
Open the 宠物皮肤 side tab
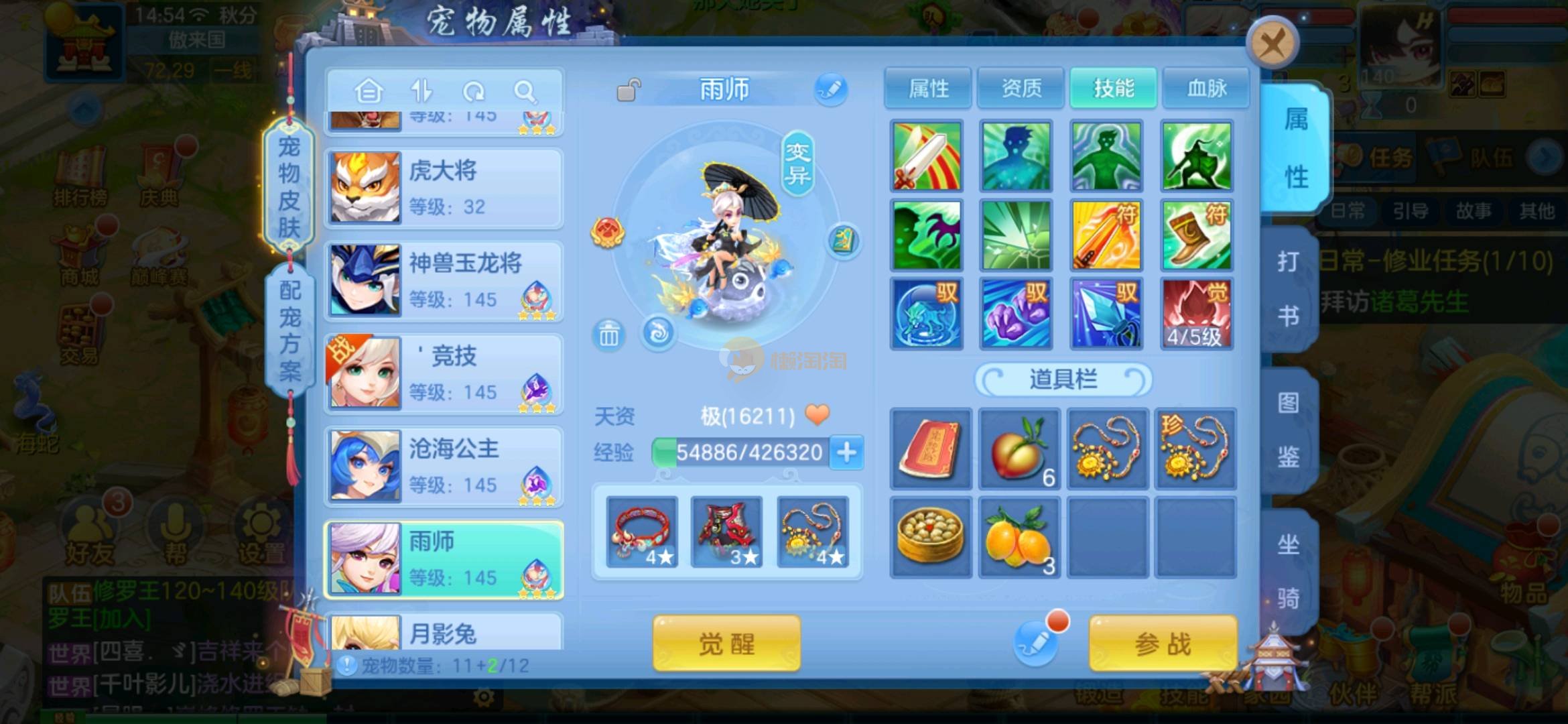[x=289, y=186]
